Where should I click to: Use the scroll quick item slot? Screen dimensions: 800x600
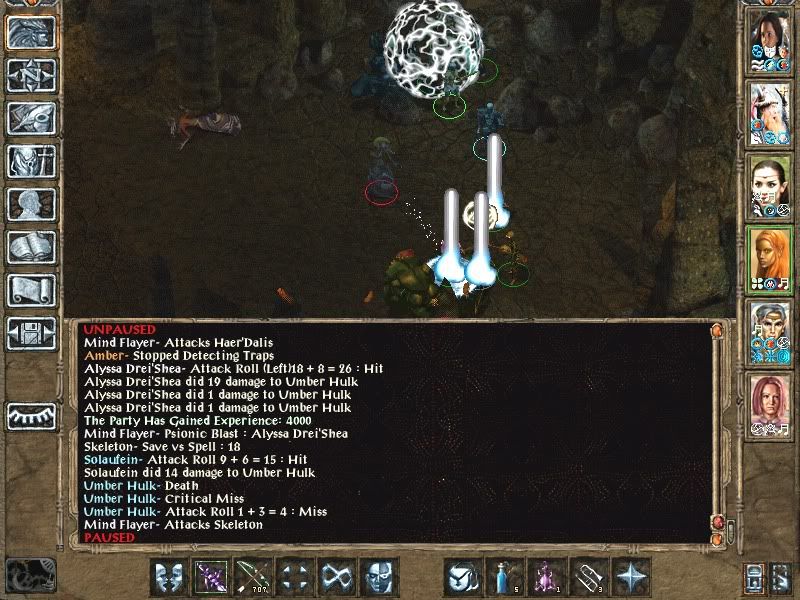589,577
